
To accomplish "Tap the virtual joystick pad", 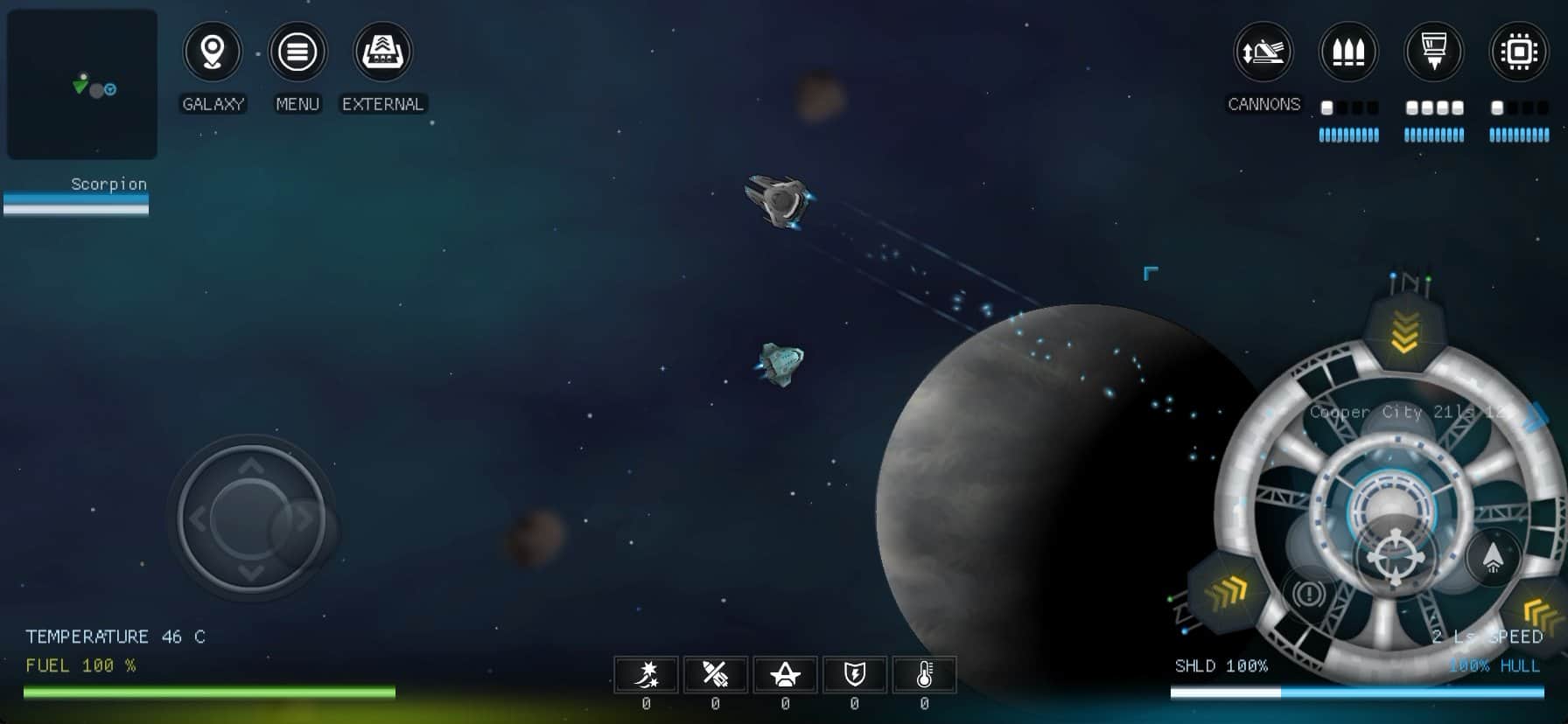I will pos(251,519).
